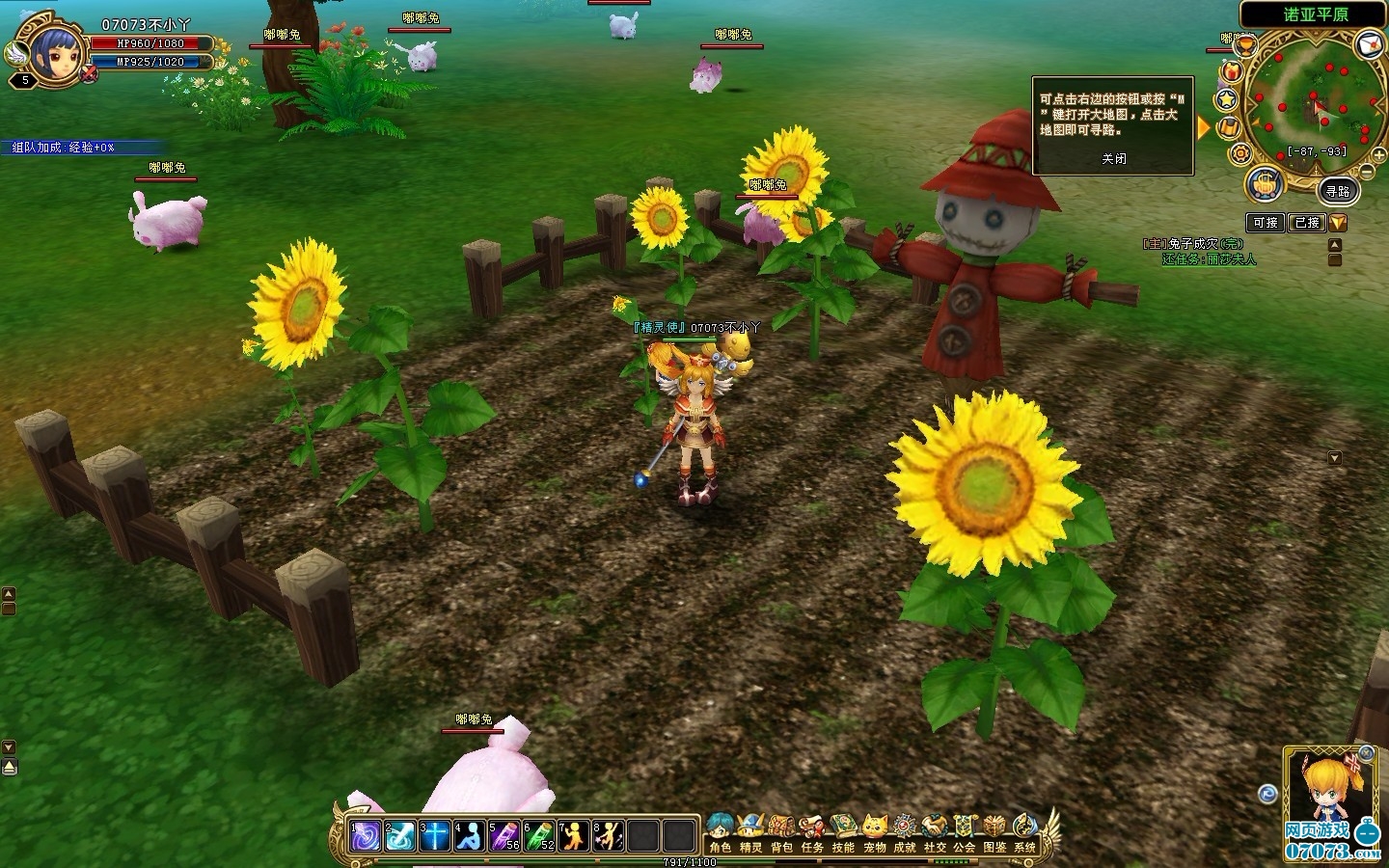Switch to accepted quests (已接) tab
The height and width of the screenshot is (868, 1389).
[1307, 223]
